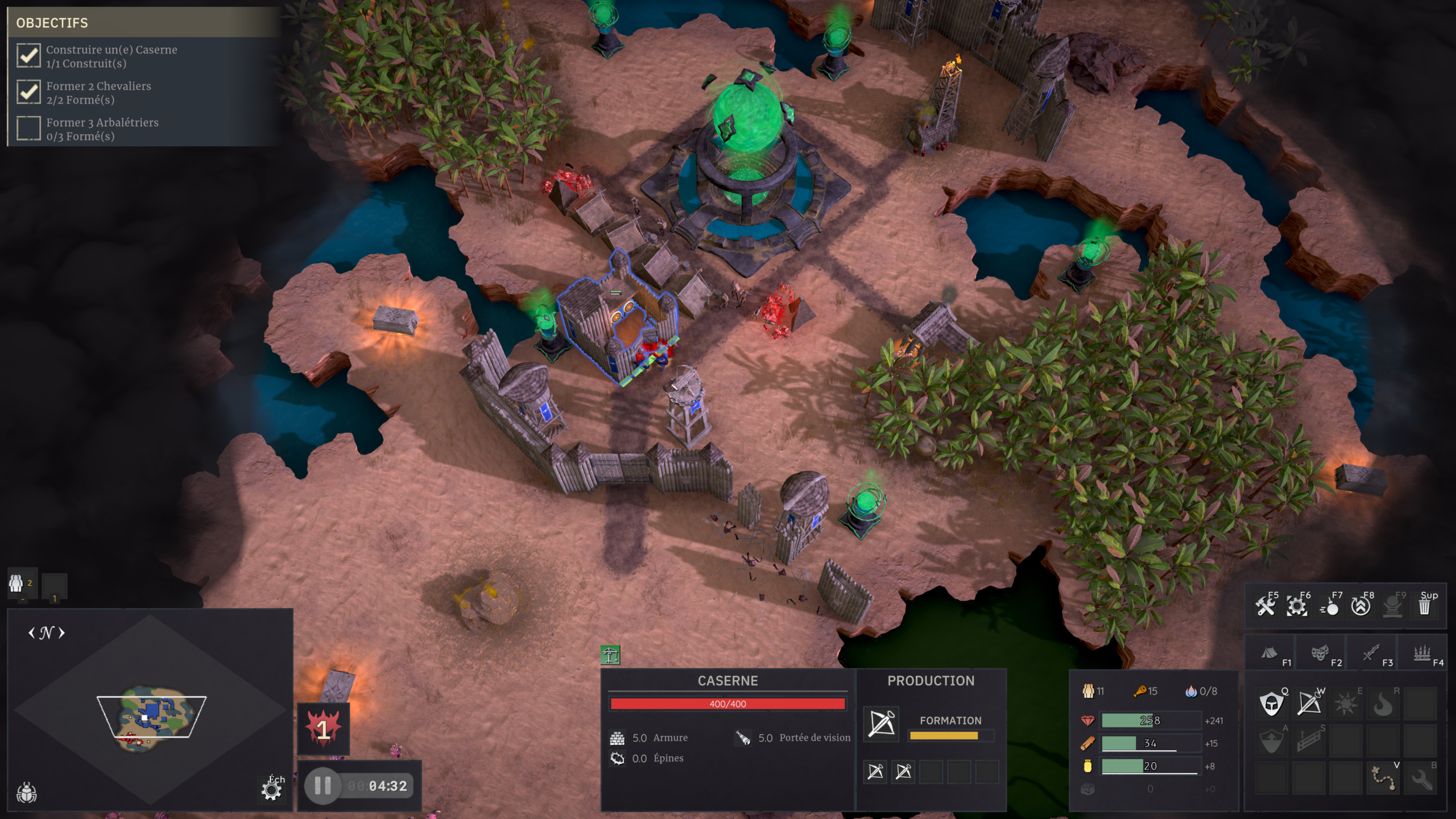The image size is (1456, 819).
Task: Queue a crossbowman with the crossbow icon
Action: pos(1309,704)
